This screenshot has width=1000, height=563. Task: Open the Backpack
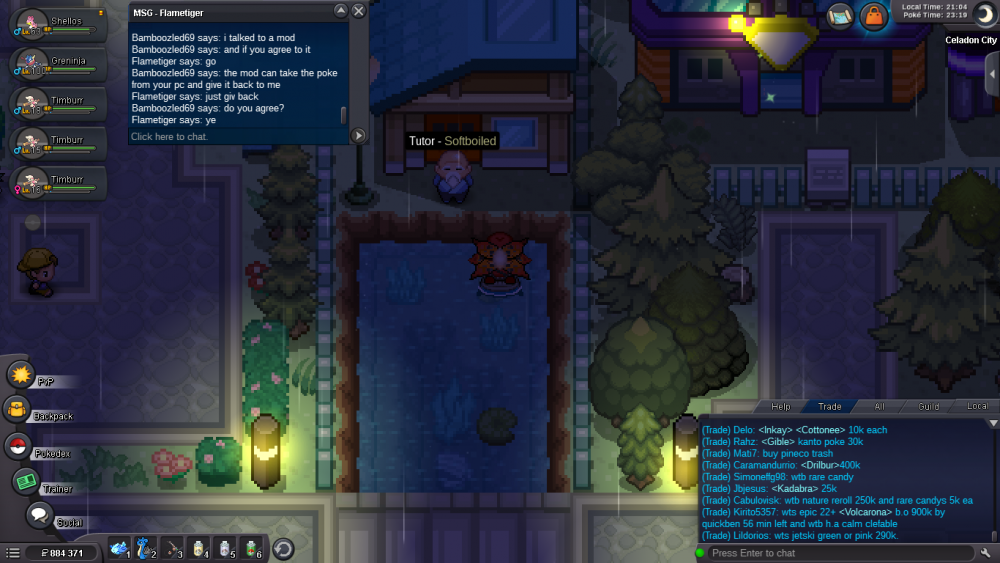[17, 409]
